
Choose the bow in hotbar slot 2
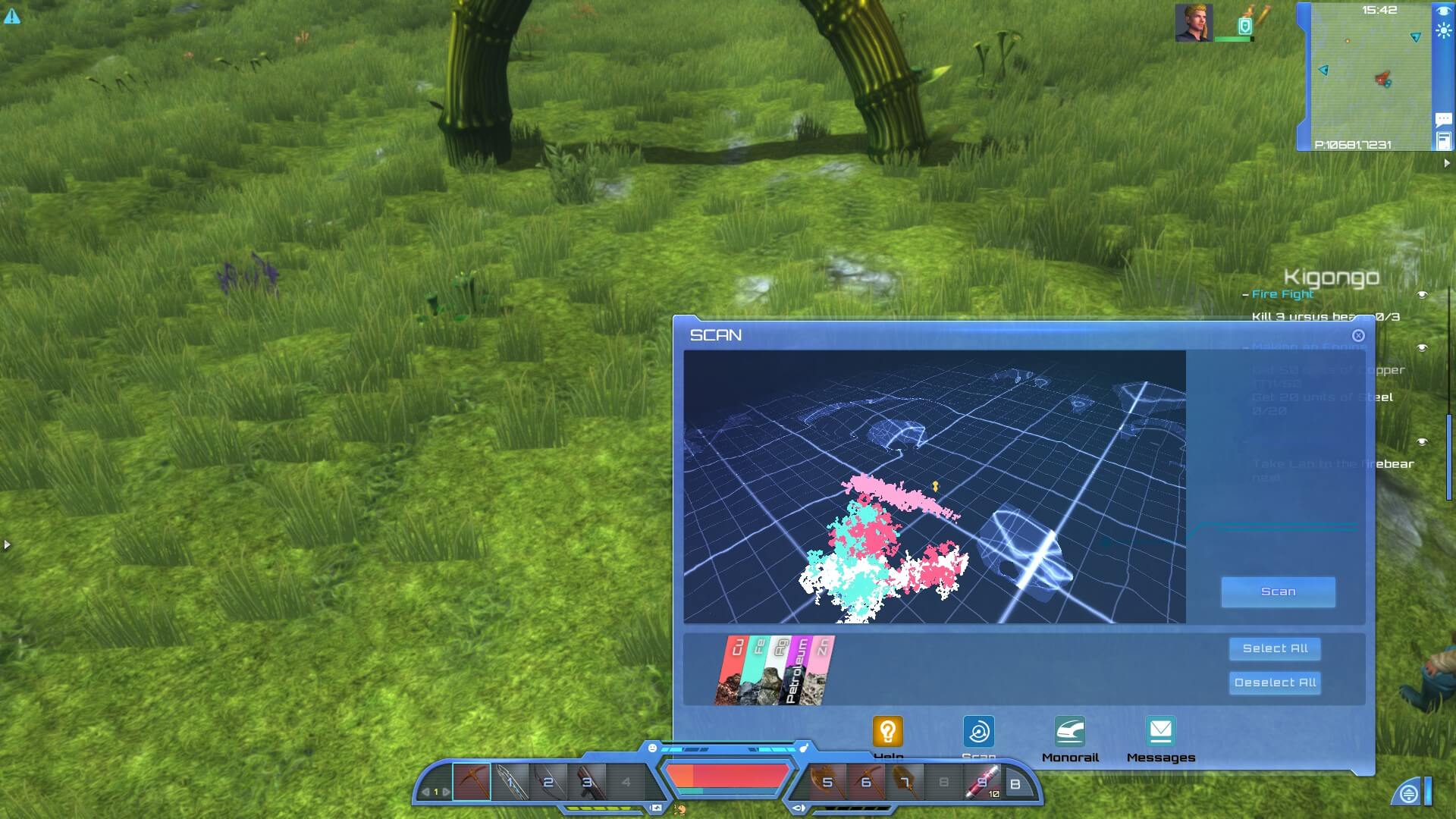click(547, 782)
